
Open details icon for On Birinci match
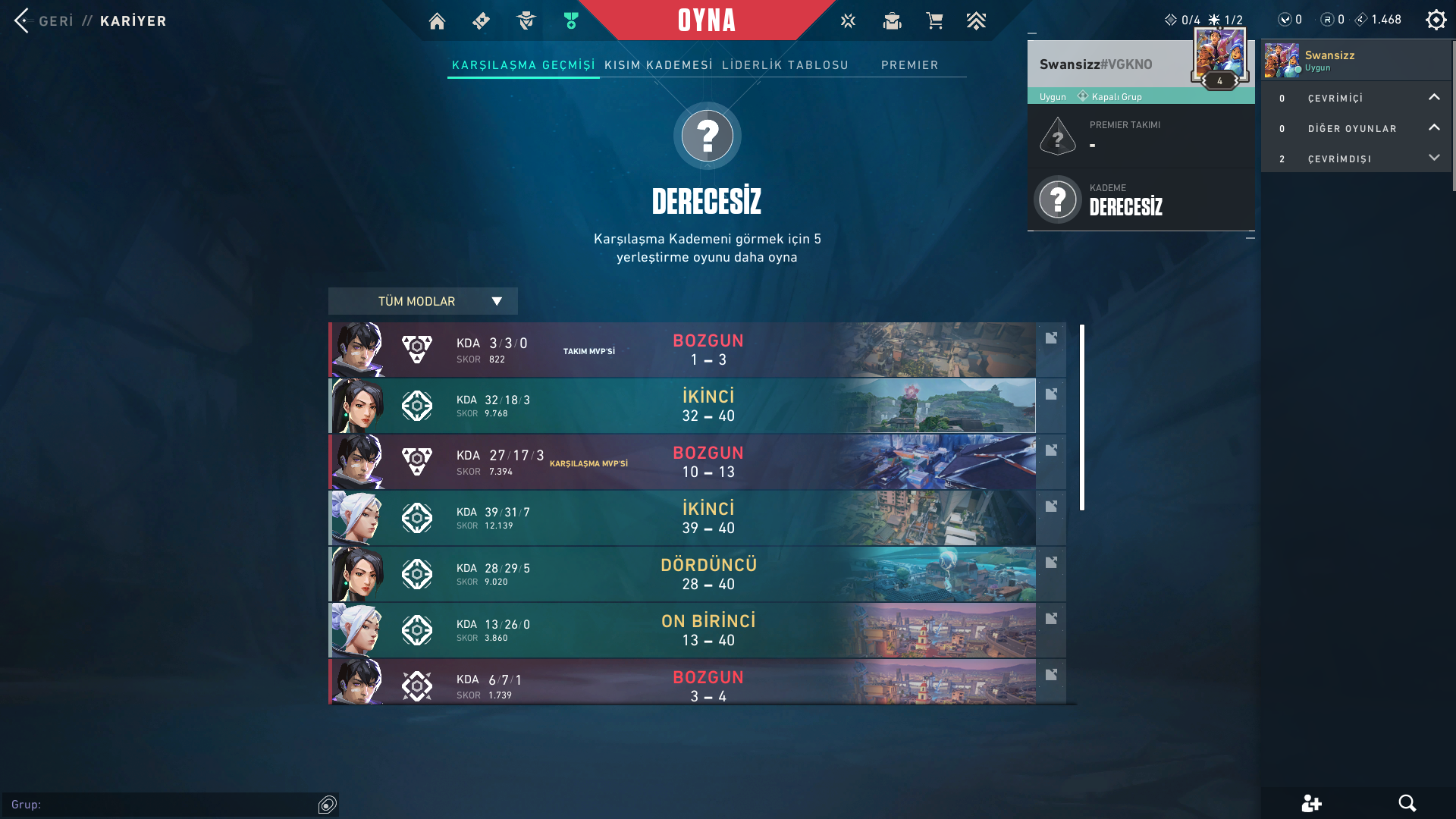pyautogui.click(x=1051, y=619)
